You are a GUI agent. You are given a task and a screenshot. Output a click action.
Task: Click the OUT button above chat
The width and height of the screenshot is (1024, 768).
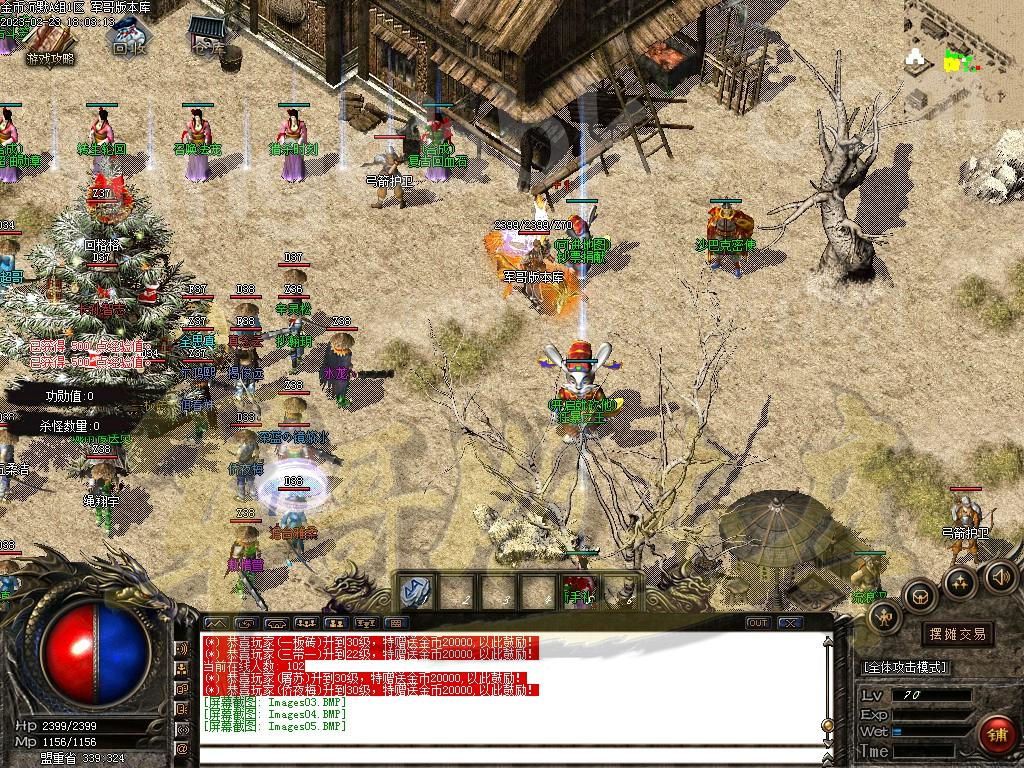coord(758,623)
